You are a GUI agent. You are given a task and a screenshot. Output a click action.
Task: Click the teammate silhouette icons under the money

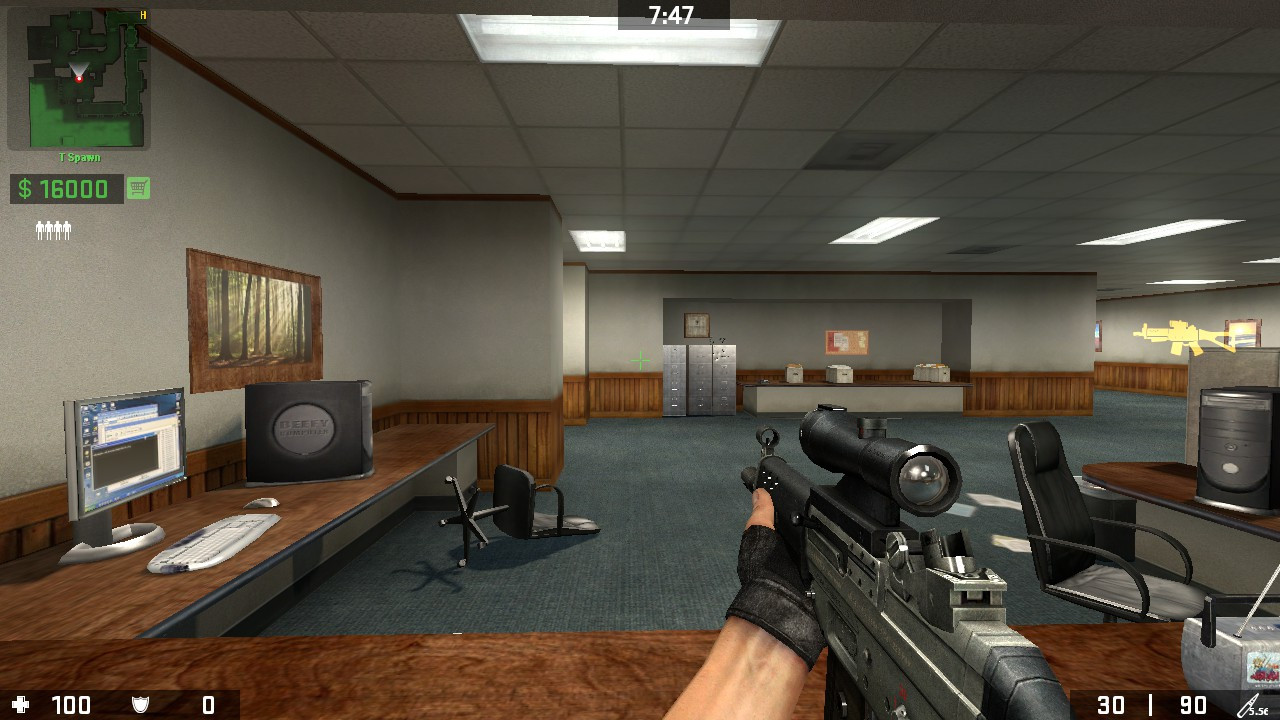point(53,229)
